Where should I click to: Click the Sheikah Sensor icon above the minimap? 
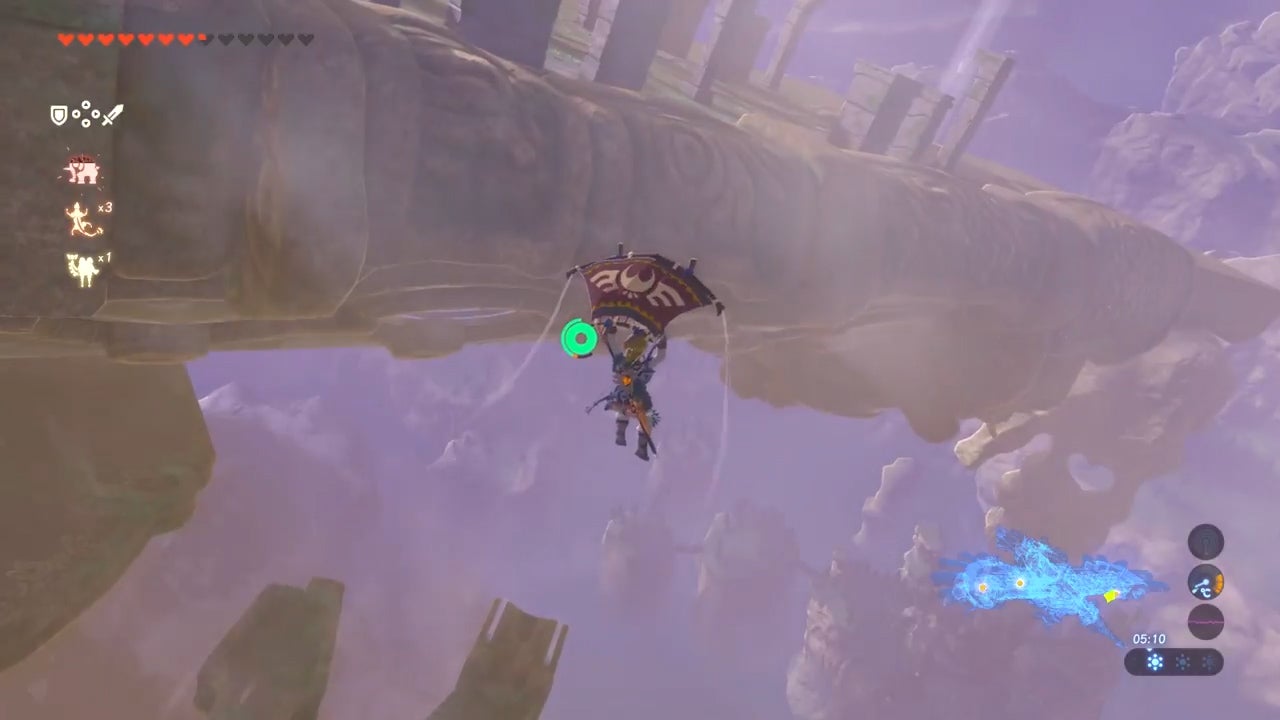click(1206, 541)
